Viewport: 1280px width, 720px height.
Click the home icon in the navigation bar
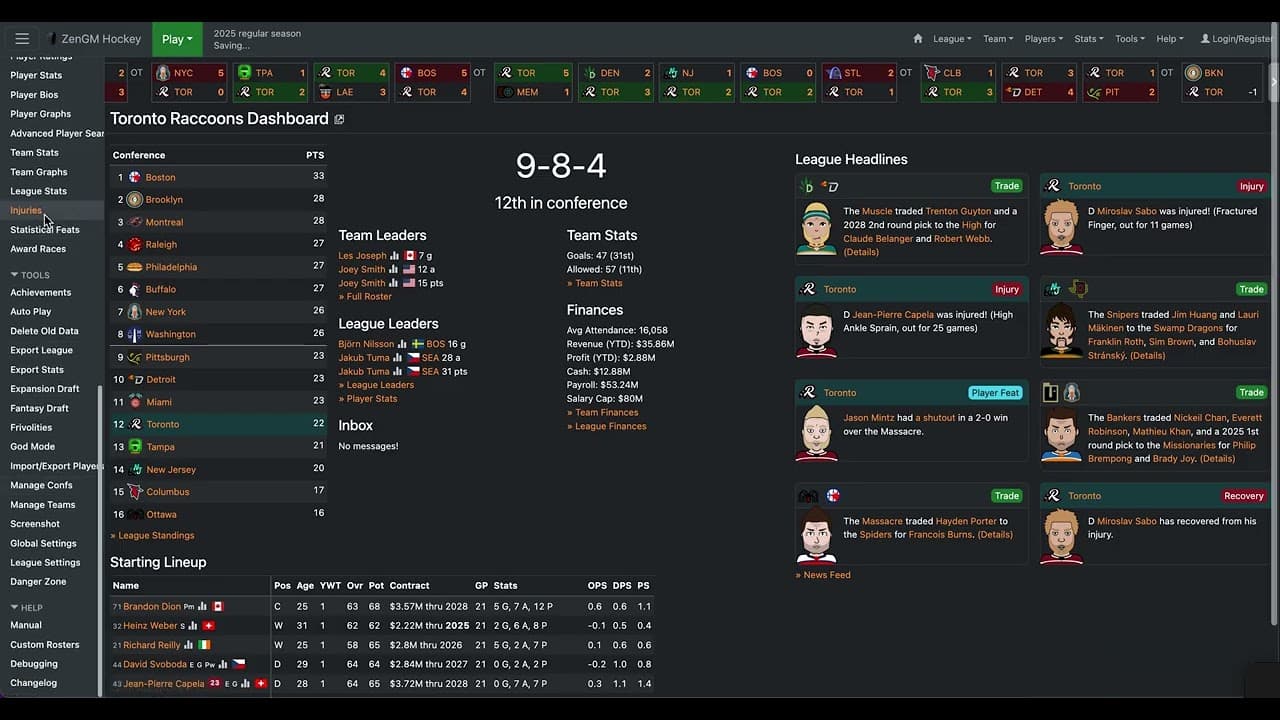(917, 39)
